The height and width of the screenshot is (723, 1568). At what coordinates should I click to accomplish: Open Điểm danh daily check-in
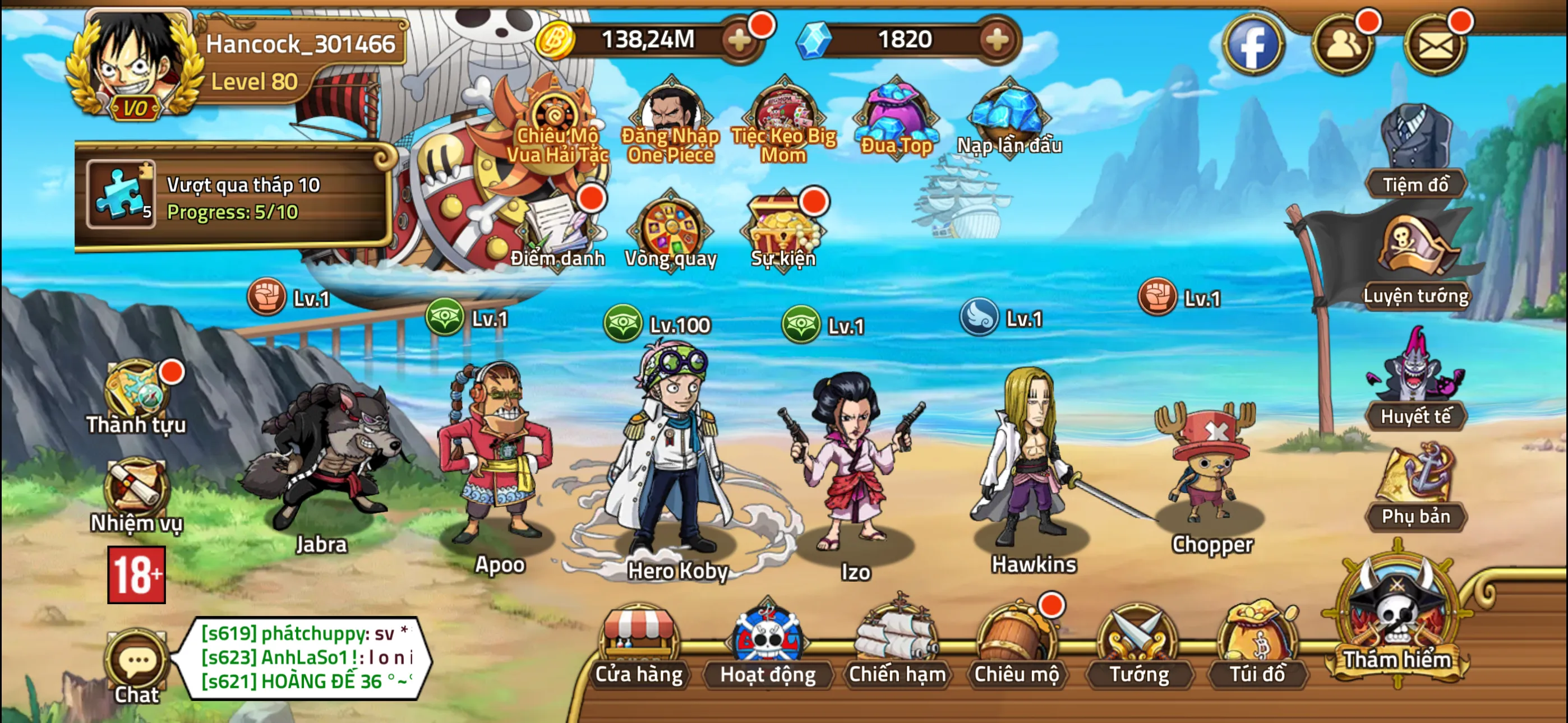pyautogui.click(x=557, y=231)
